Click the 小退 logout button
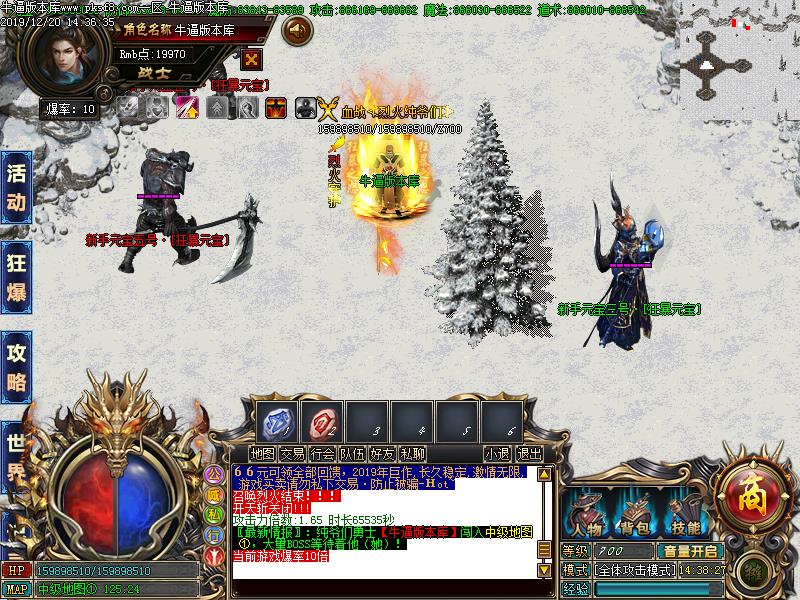Viewport: 800px width, 600px height. coord(497,454)
